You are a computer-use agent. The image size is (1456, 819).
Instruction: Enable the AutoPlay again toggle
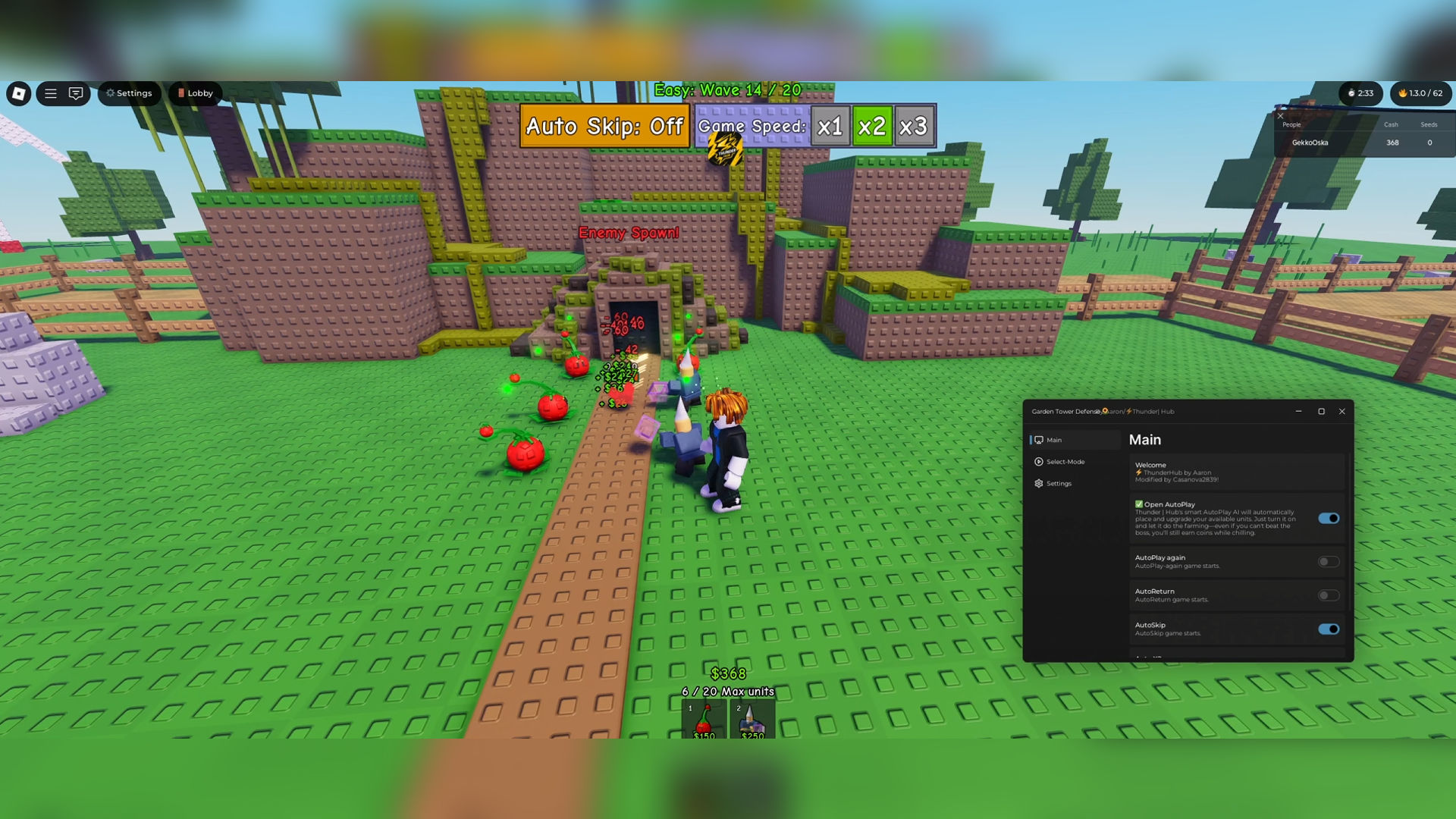[x=1329, y=562]
